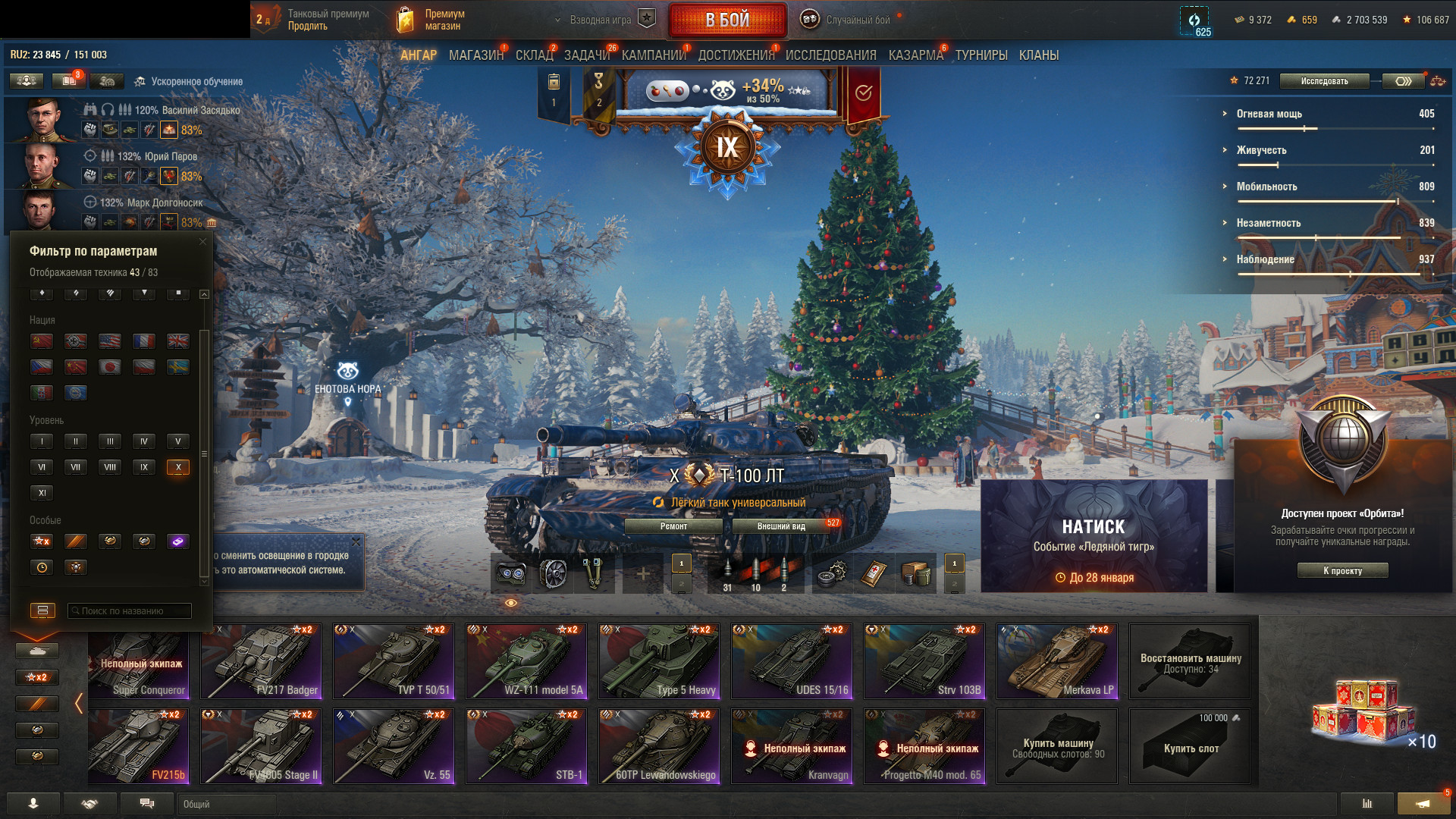This screenshot has height=819, width=1456.
Task: Select the STB-1 tank in carousel
Action: tap(526, 746)
